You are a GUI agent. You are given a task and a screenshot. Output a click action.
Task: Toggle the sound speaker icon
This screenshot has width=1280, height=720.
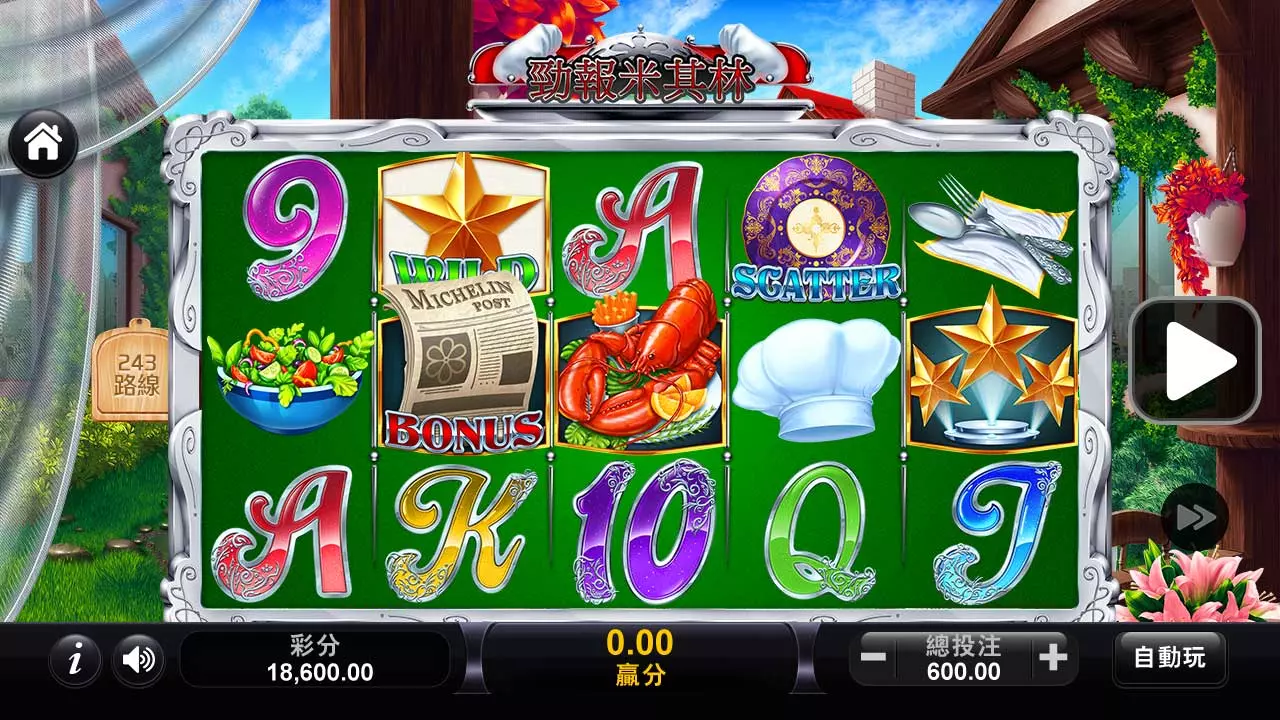point(138,659)
